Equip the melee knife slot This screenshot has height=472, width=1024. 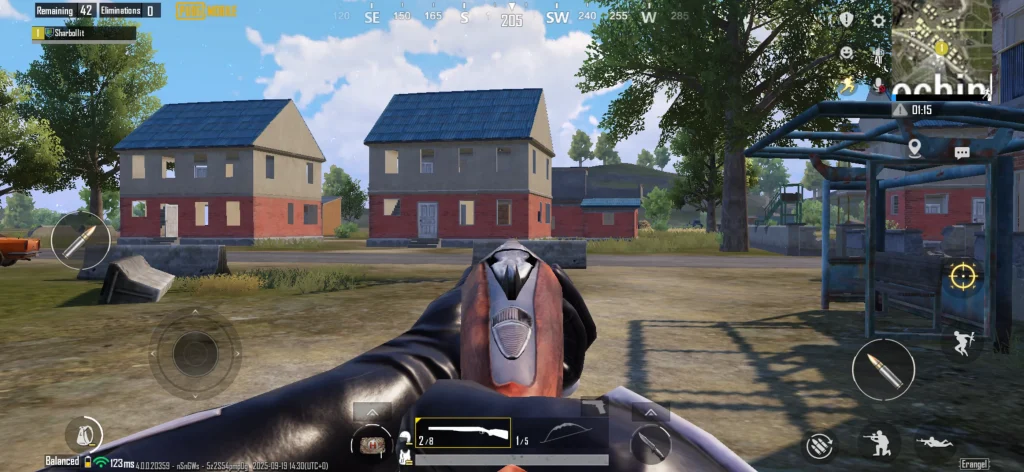[x=649, y=443]
